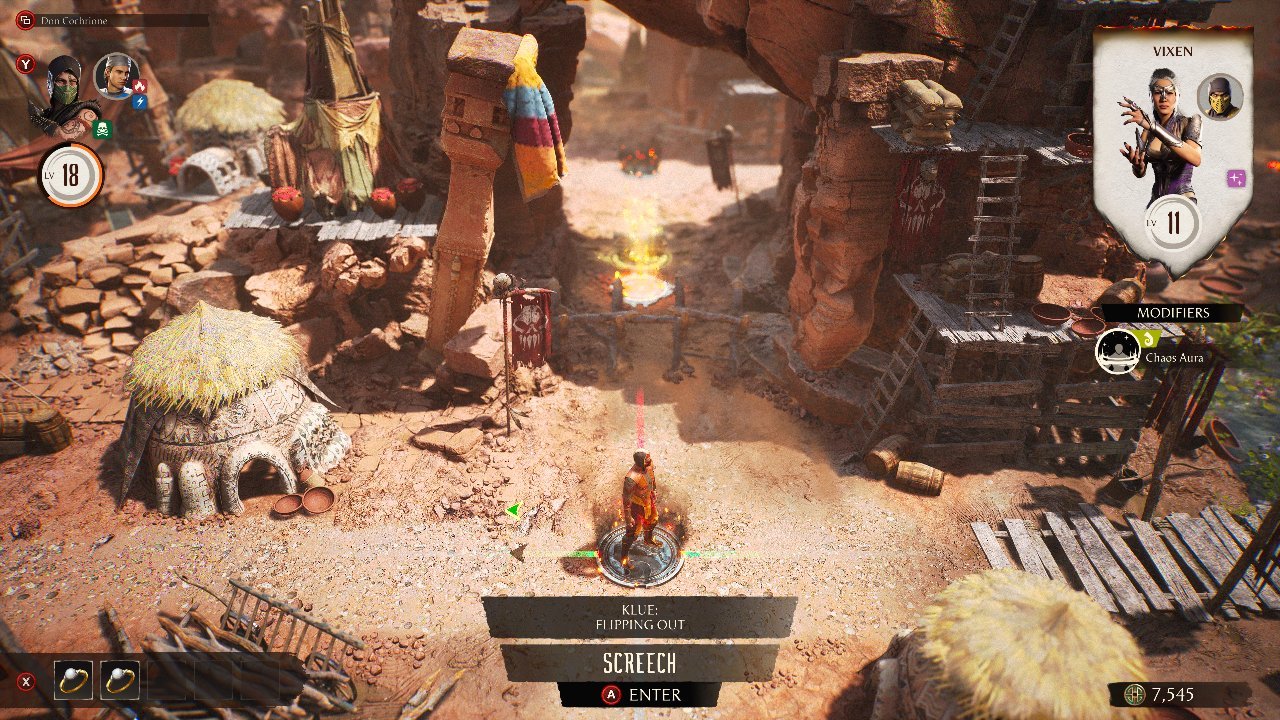Check the purple sparkle element icon
Screen dimensions: 1280x720
(1236, 178)
